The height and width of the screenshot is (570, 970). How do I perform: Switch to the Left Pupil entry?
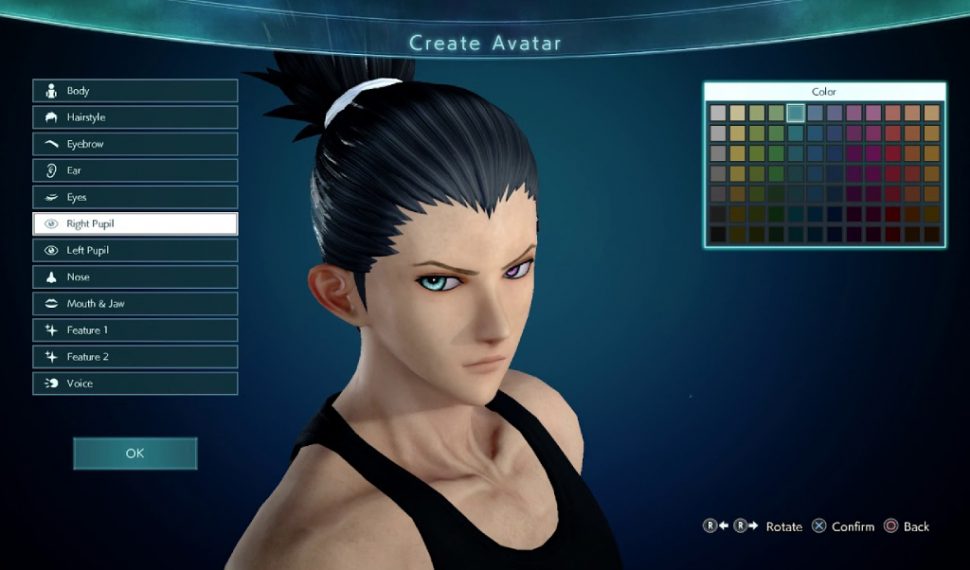coord(135,250)
